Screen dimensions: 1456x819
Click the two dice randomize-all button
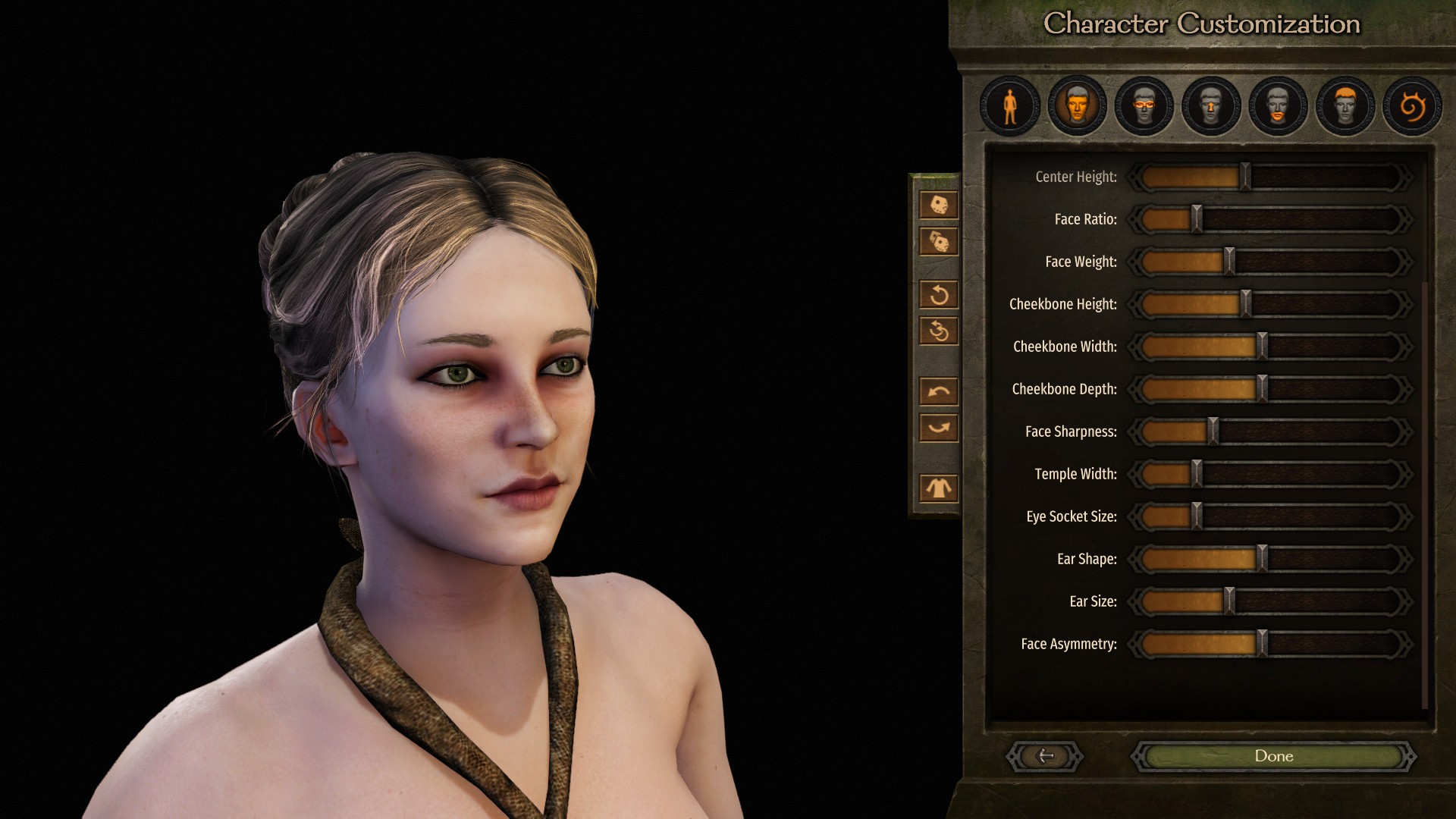click(x=939, y=242)
